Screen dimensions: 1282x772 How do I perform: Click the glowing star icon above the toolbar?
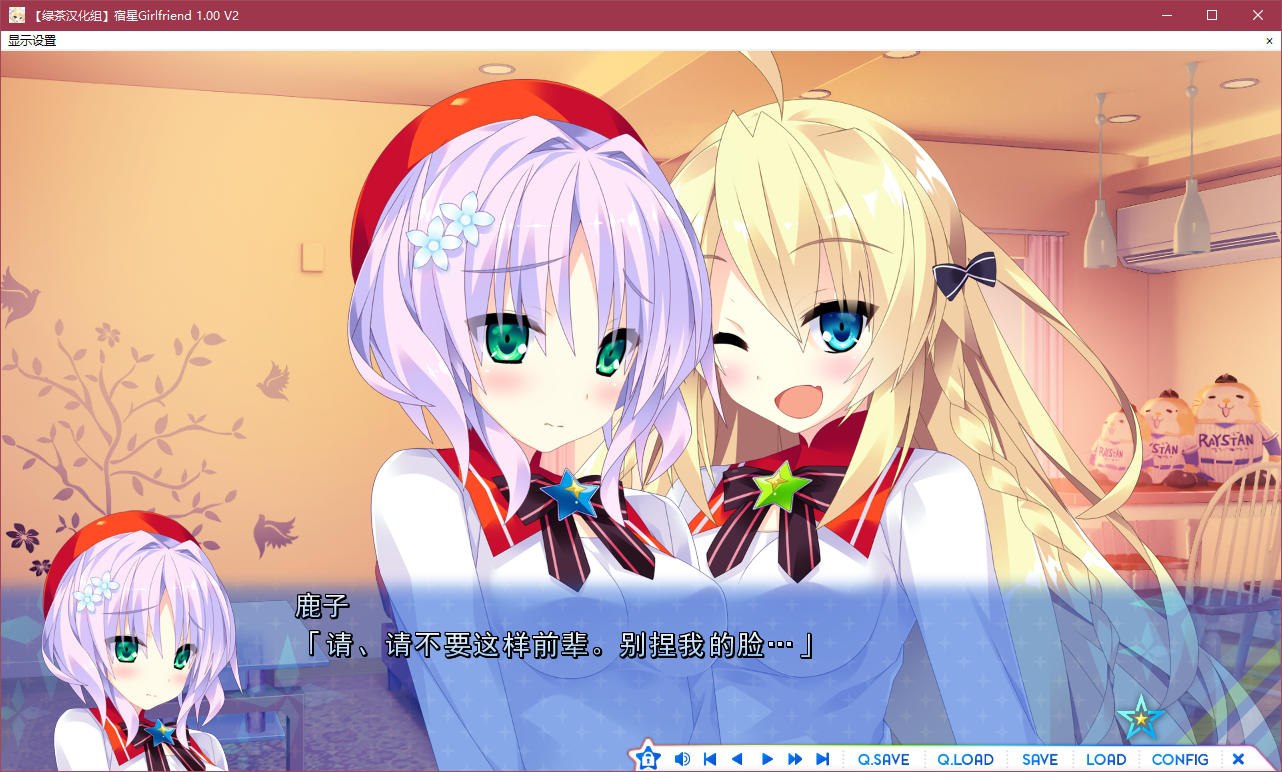pyautogui.click(x=1141, y=716)
